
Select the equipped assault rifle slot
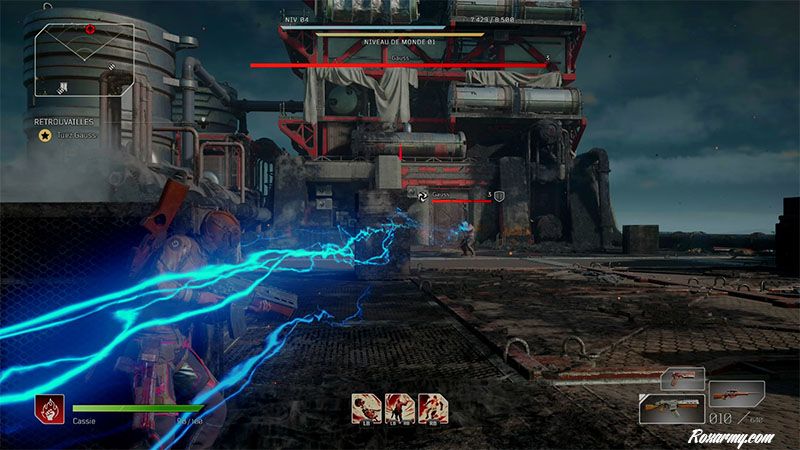click(x=673, y=409)
